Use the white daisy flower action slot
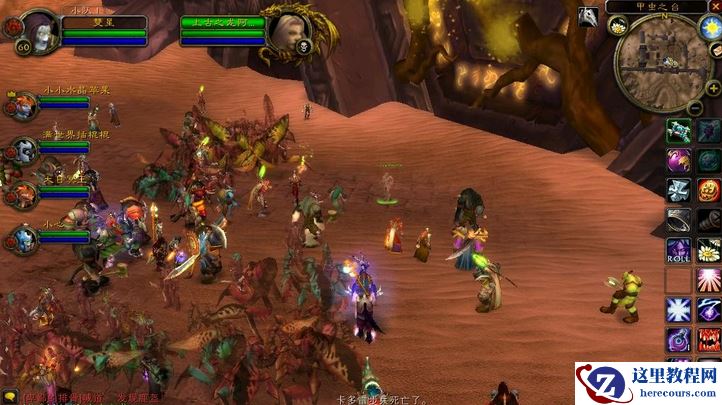 click(709, 250)
